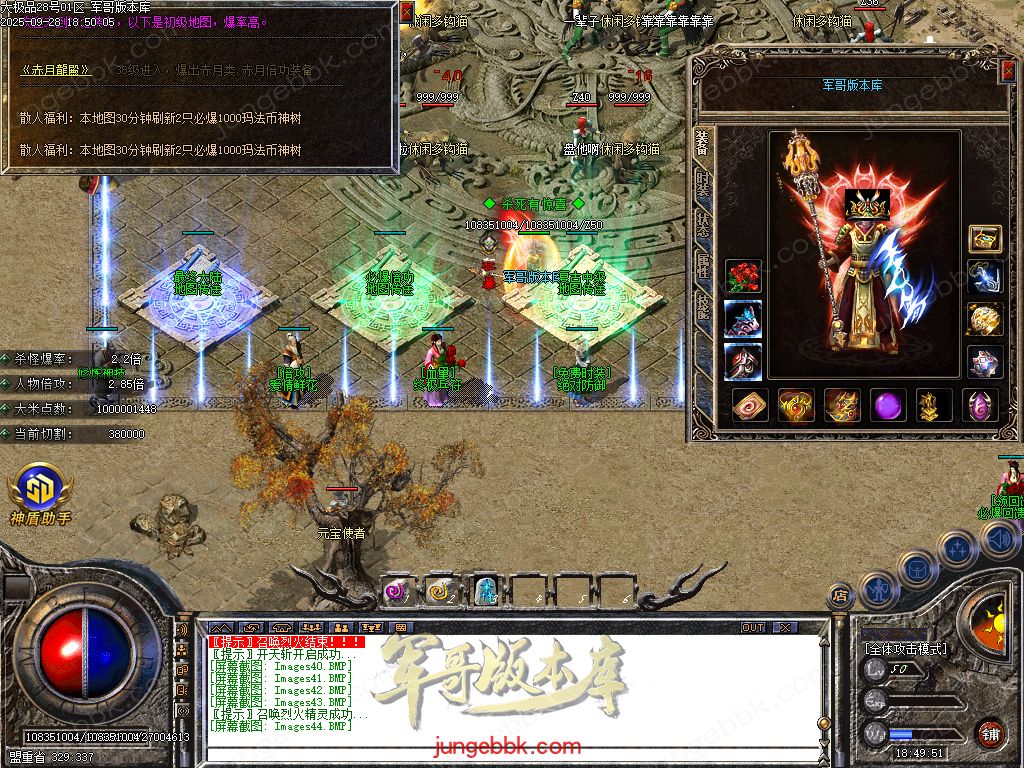1024x768 pixels.
Task: Open the red 铺 stall button
Action: click(x=990, y=733)
